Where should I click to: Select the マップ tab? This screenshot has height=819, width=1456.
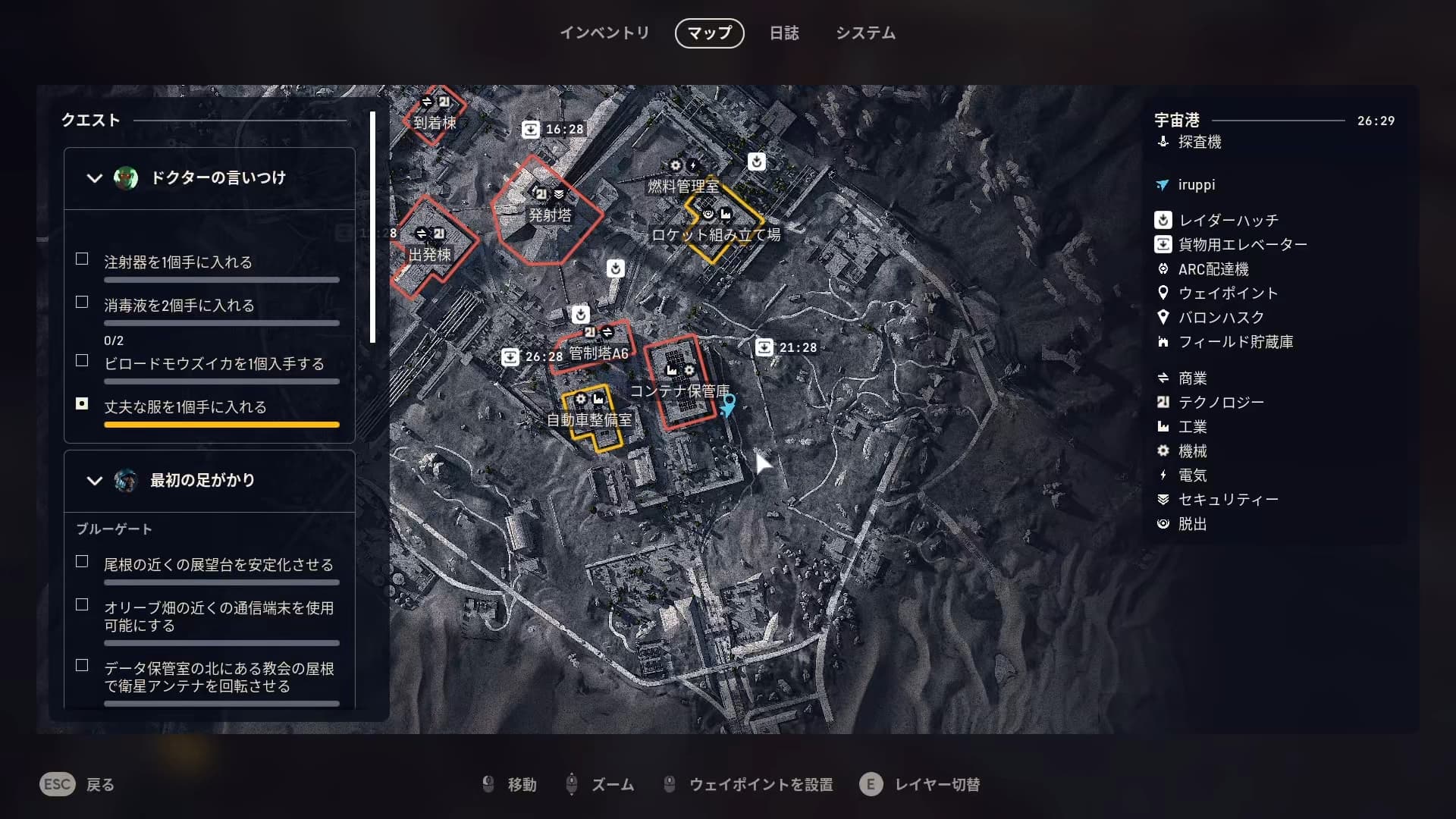tap(709, 33)
